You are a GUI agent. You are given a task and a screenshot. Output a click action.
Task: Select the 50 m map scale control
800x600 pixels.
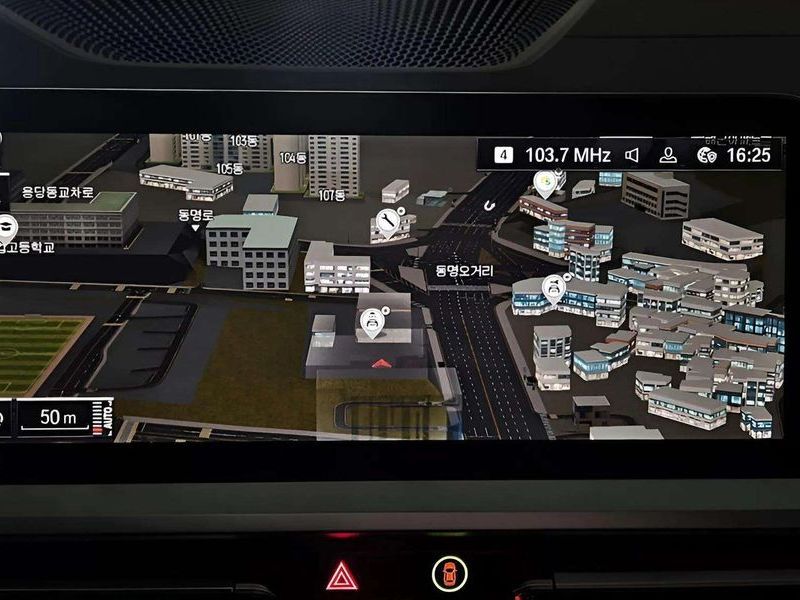pos(52,418)
